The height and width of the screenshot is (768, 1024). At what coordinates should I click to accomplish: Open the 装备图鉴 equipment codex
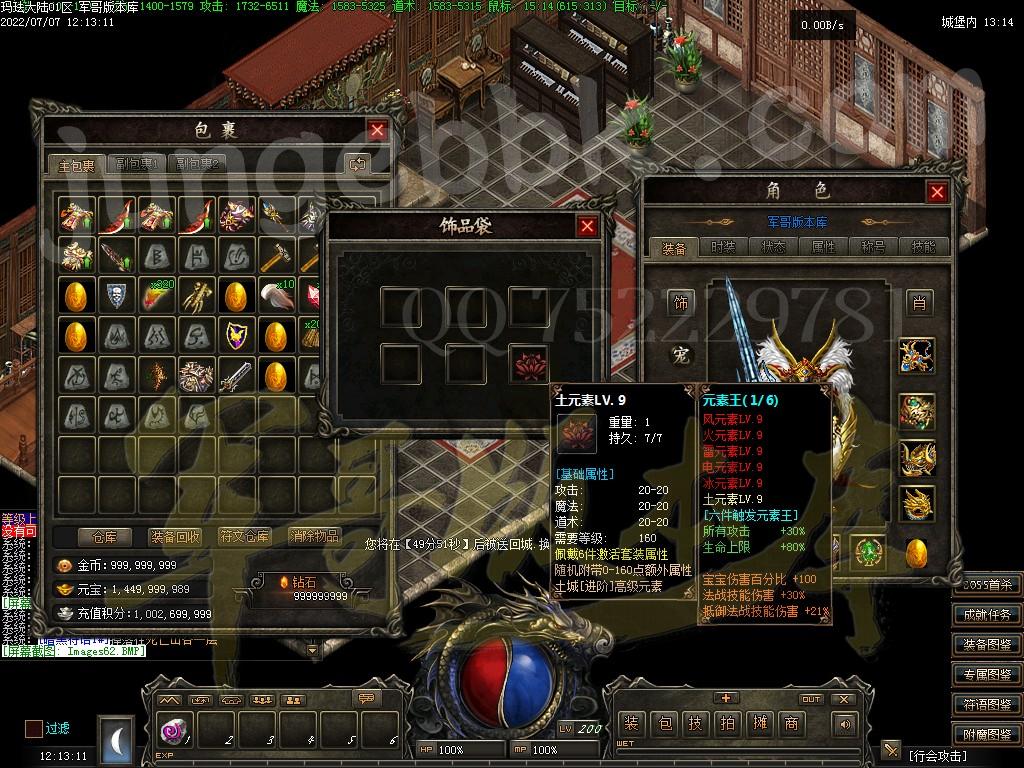coord(987,645)
